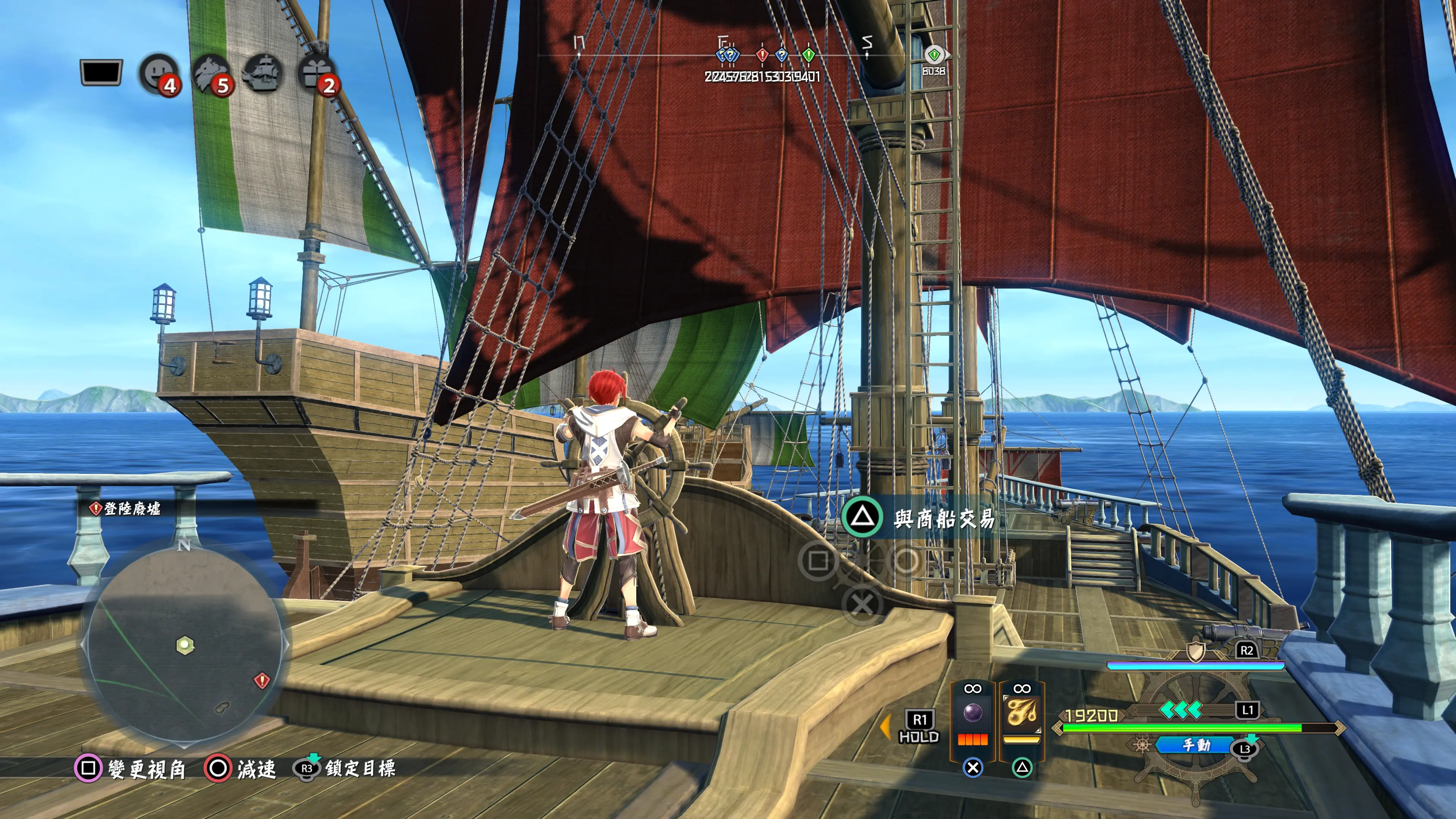Click the black touchpad menu icon
Image resolution: width=1456 pixels, height=819 pixels.
tap(101, 72)
